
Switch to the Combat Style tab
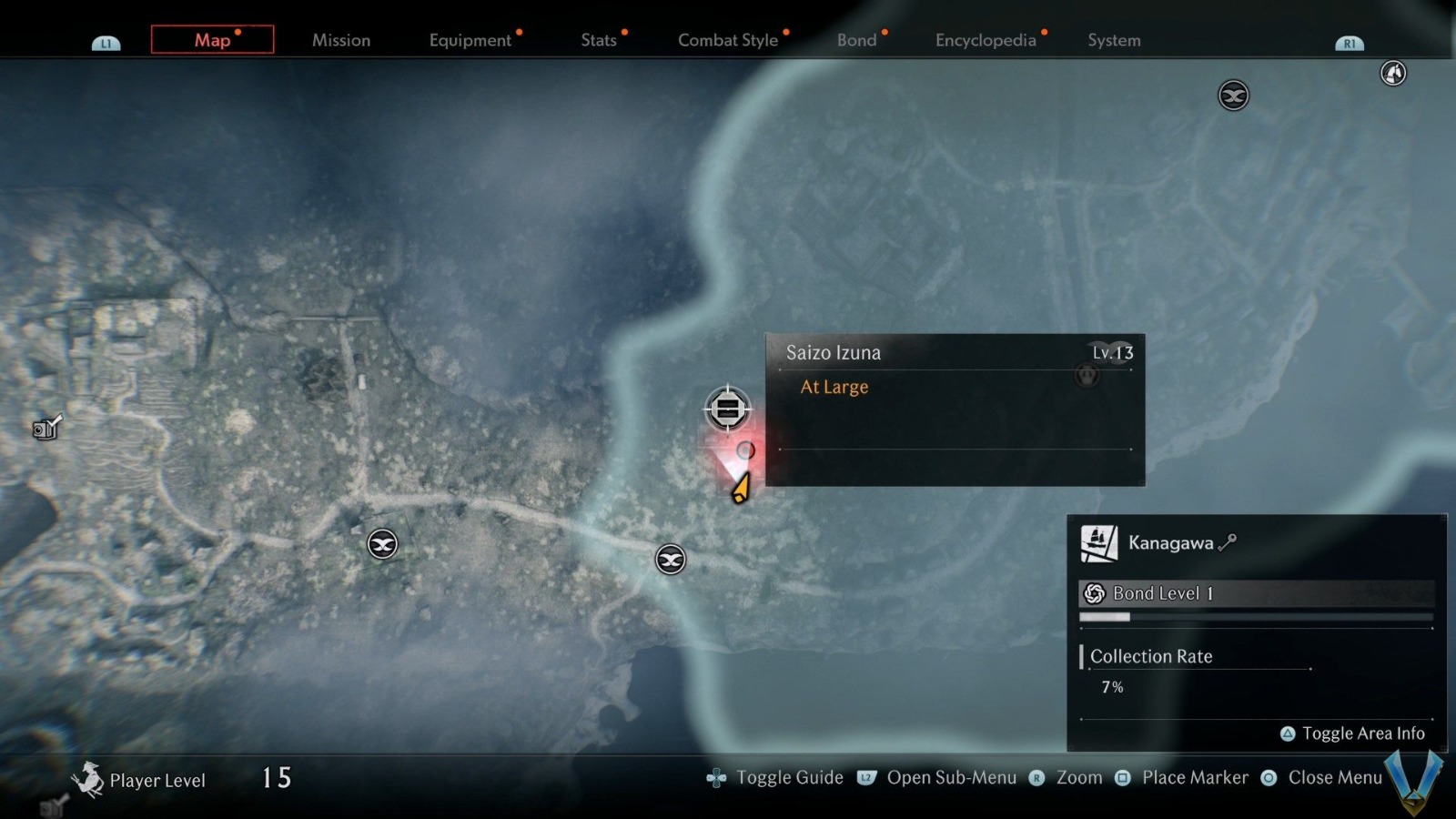pyautogui.click(x=727, y=40)
